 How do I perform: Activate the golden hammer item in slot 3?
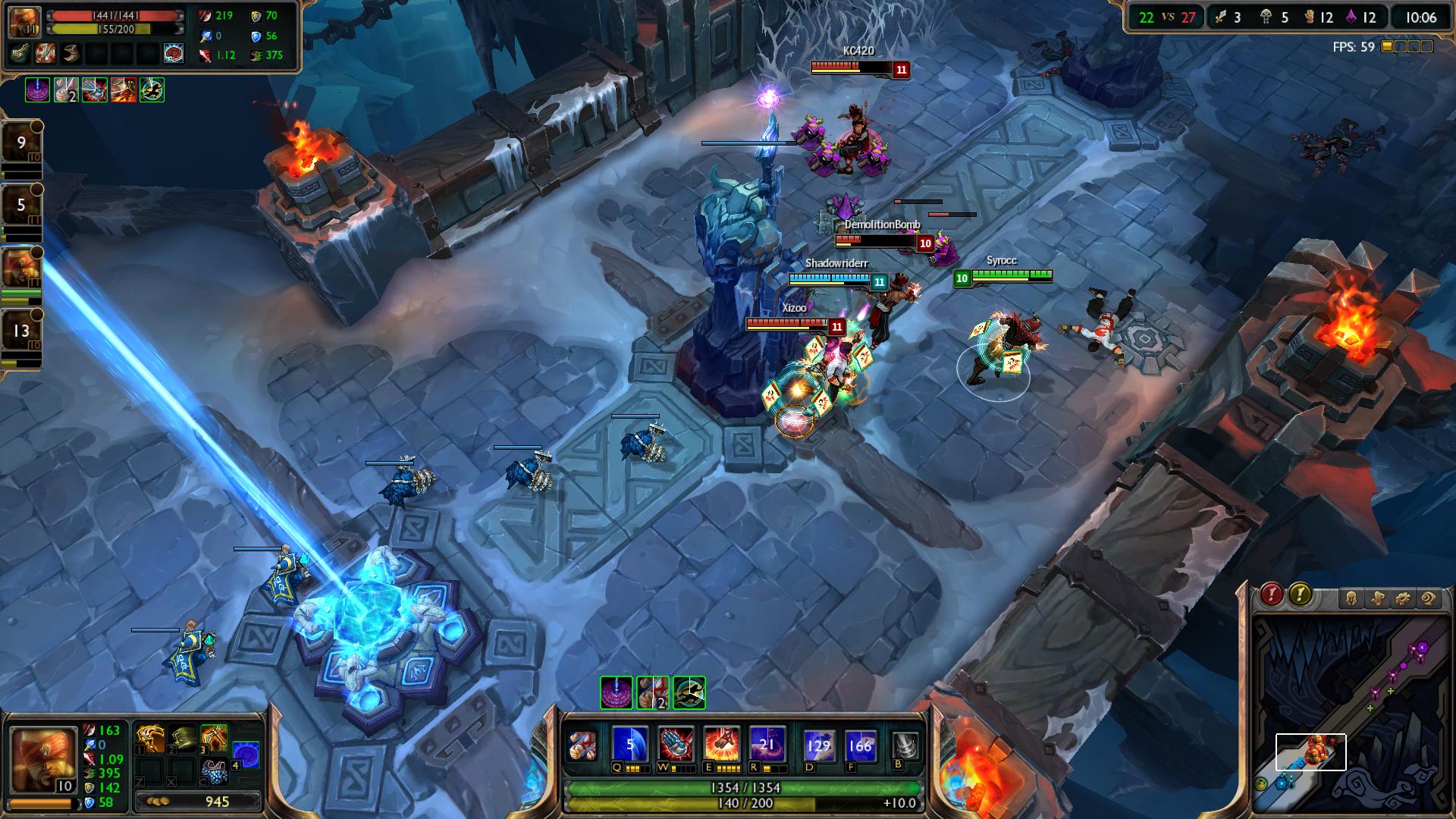pos(214,738)
